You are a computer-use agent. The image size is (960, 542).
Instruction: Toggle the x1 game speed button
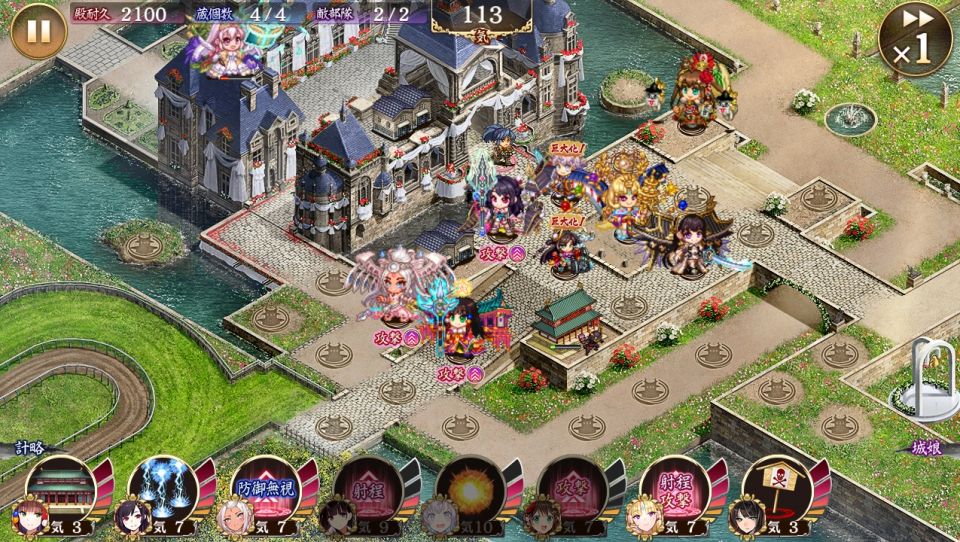click(x=914, y=38)
